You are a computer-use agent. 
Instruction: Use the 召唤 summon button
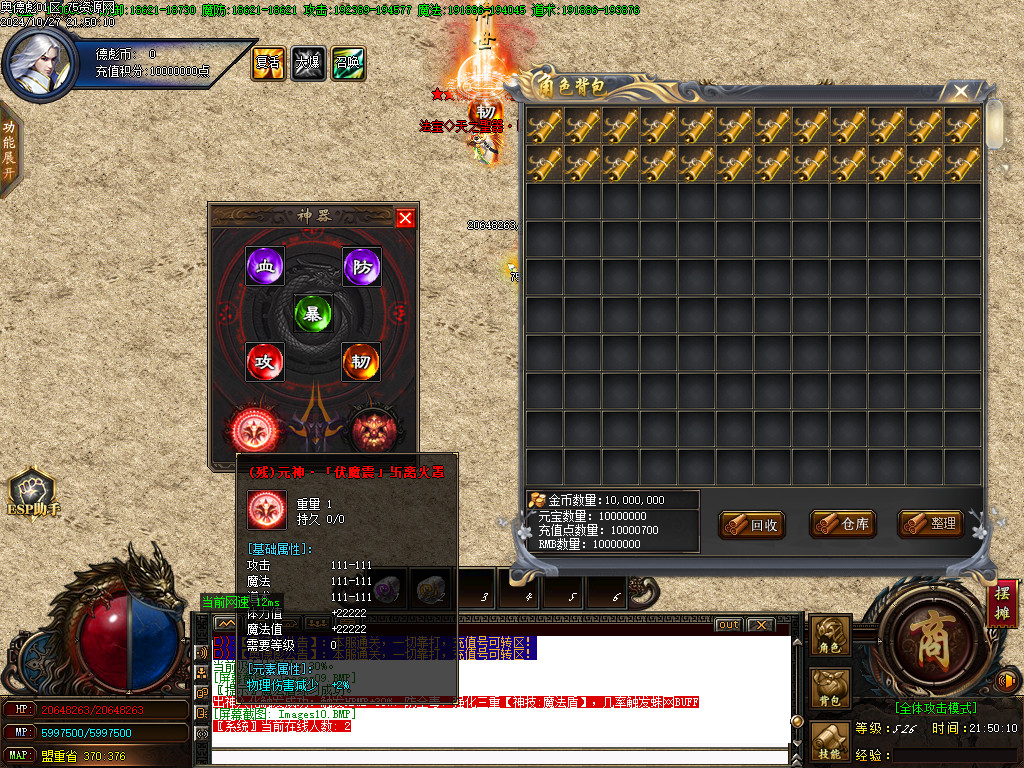coord(348,63)
